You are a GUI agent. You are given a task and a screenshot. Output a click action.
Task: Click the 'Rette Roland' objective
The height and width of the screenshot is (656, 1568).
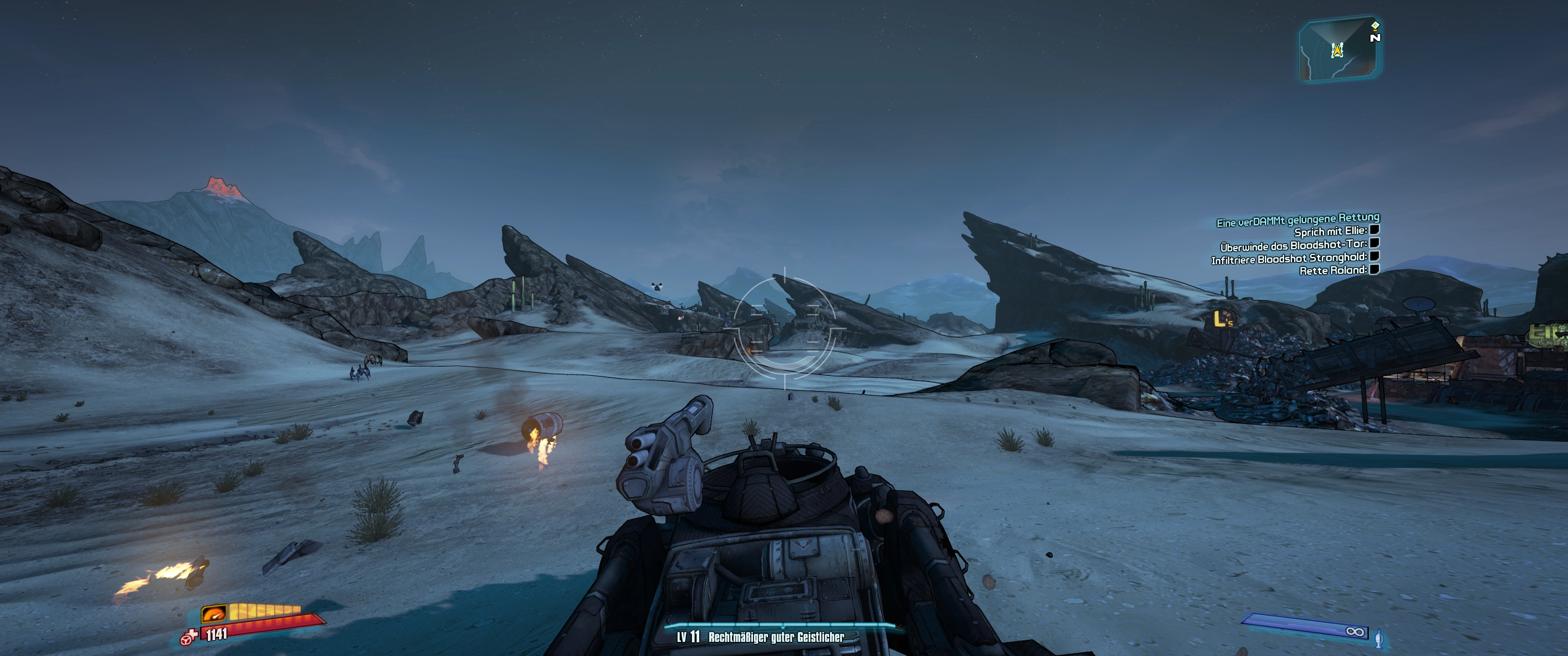[1332, 271]
